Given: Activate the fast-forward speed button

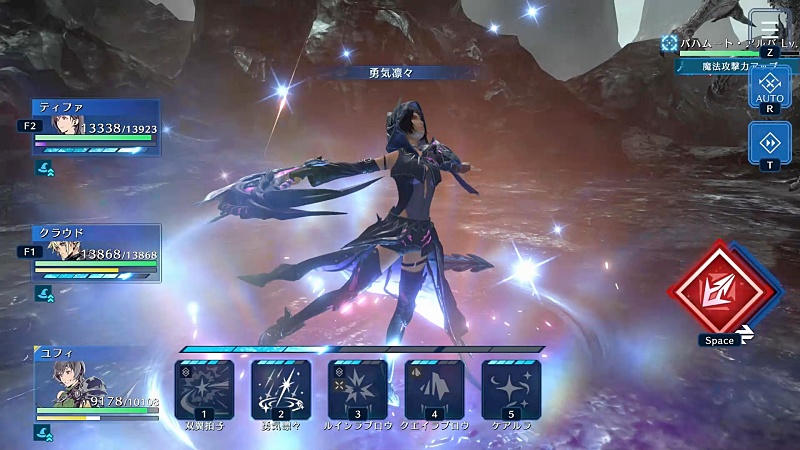Looking at the screenshot, I should click(x=769, y=141).
